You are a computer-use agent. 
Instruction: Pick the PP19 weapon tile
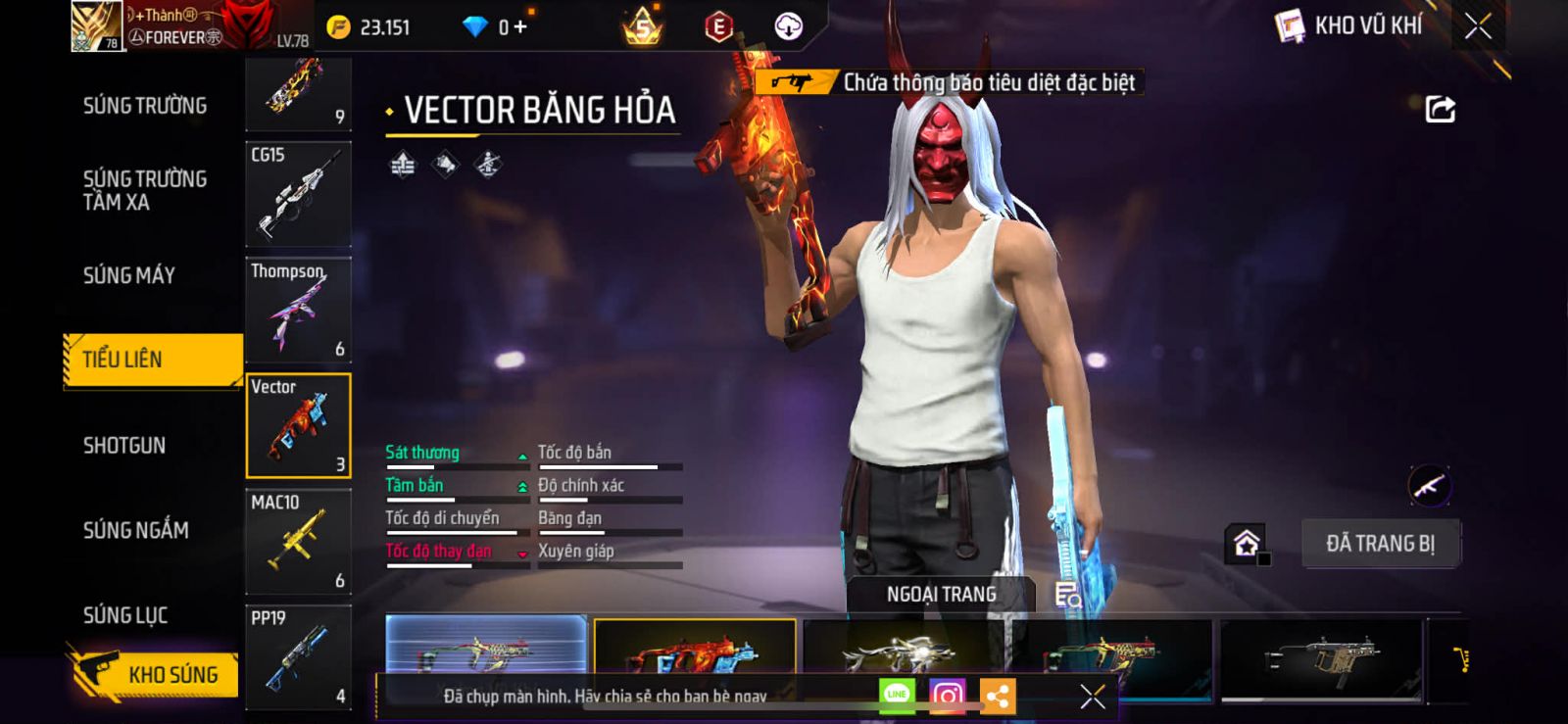[298, 656]
